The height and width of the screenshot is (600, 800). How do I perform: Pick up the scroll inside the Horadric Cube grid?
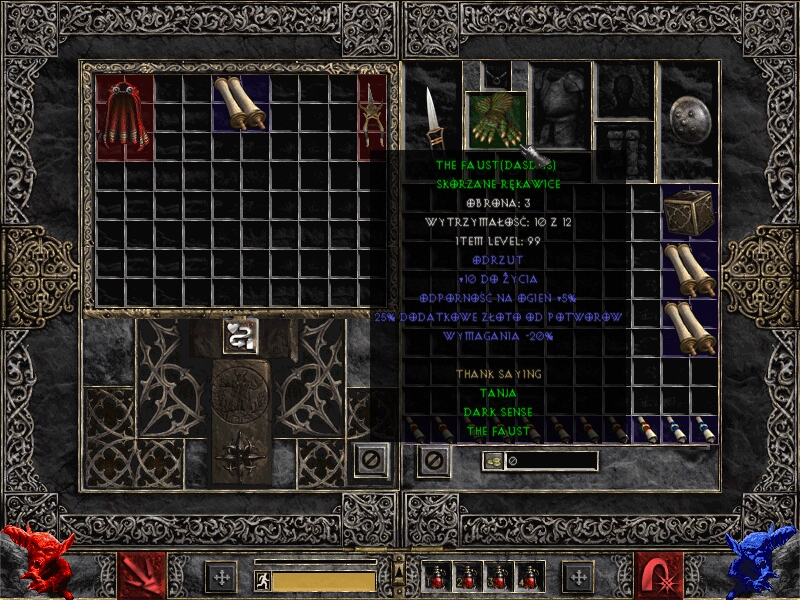[x=241, y=103]
